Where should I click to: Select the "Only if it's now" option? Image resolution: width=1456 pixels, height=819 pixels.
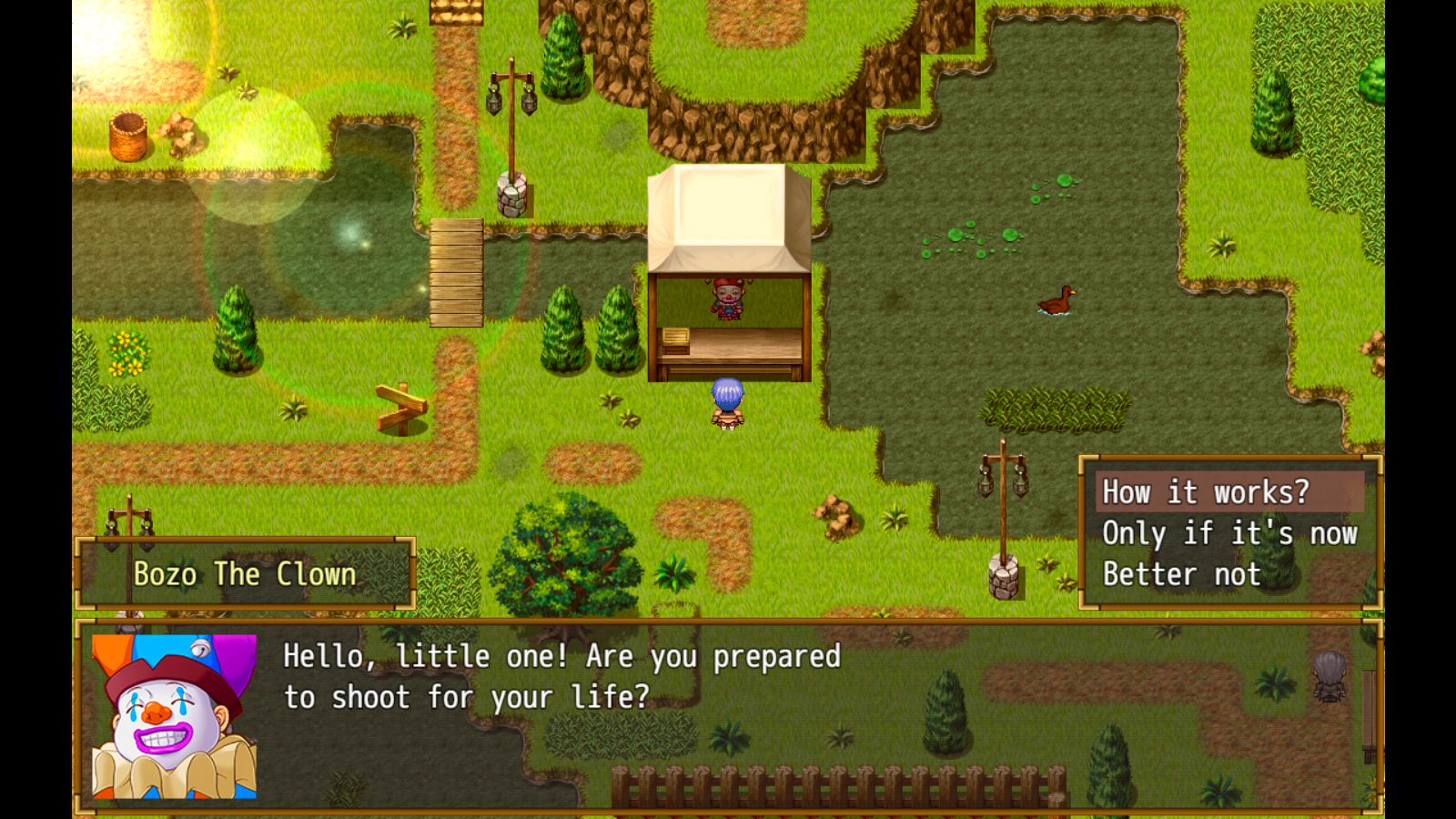(1229, 533)
